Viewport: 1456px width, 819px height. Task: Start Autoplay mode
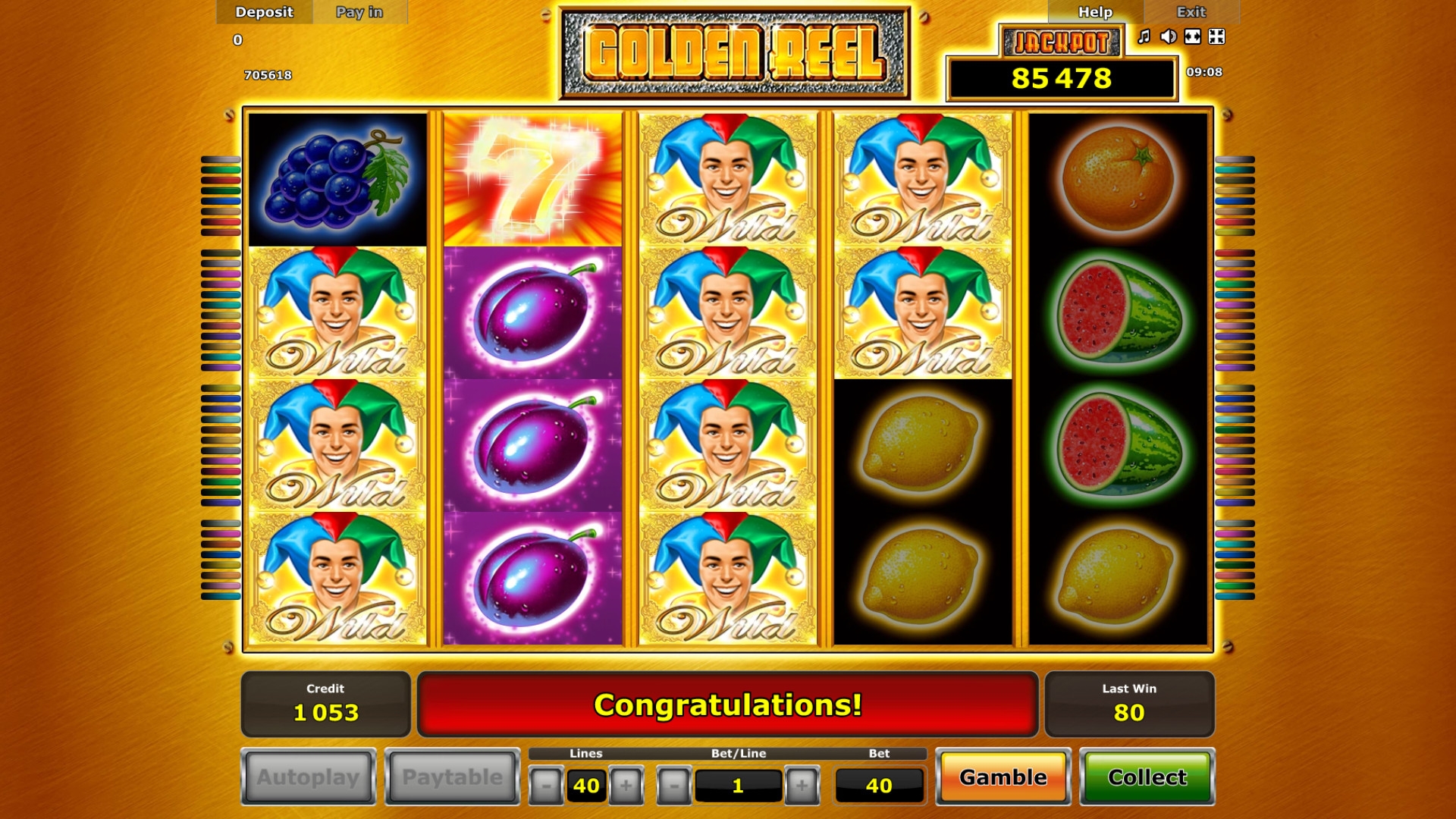[x=308, y=777]
